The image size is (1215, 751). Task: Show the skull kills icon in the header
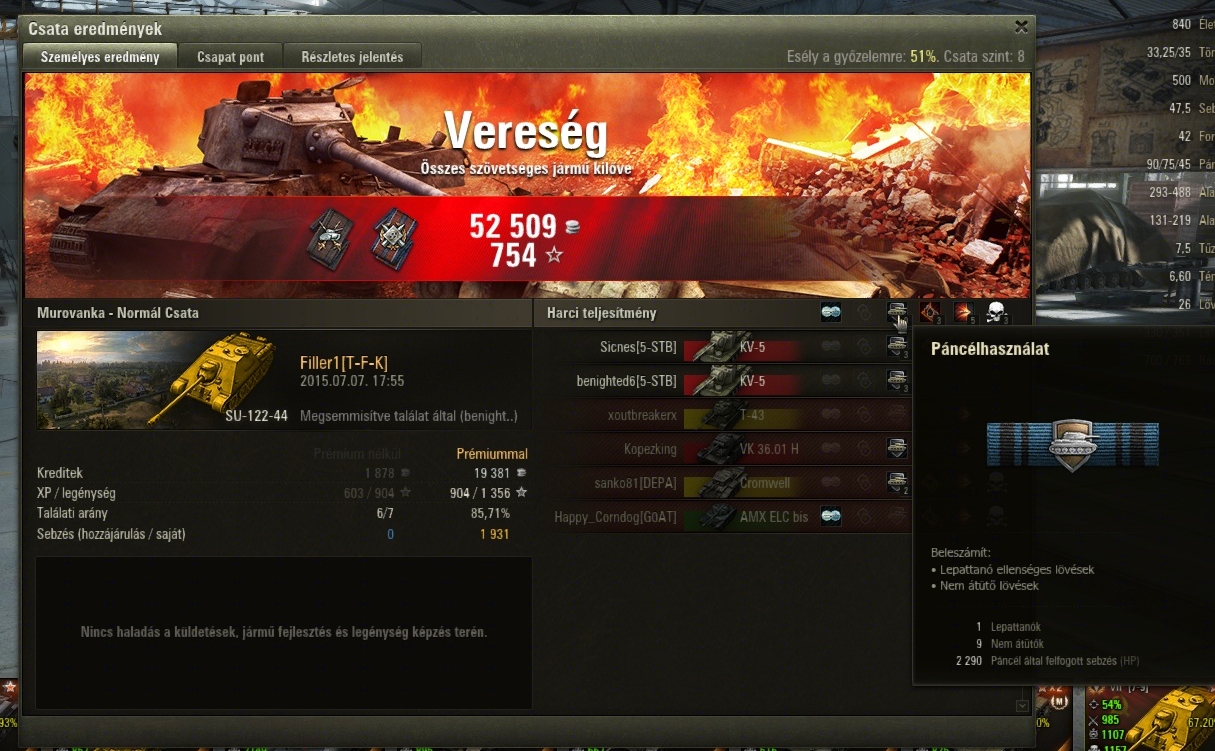[995, 313]
